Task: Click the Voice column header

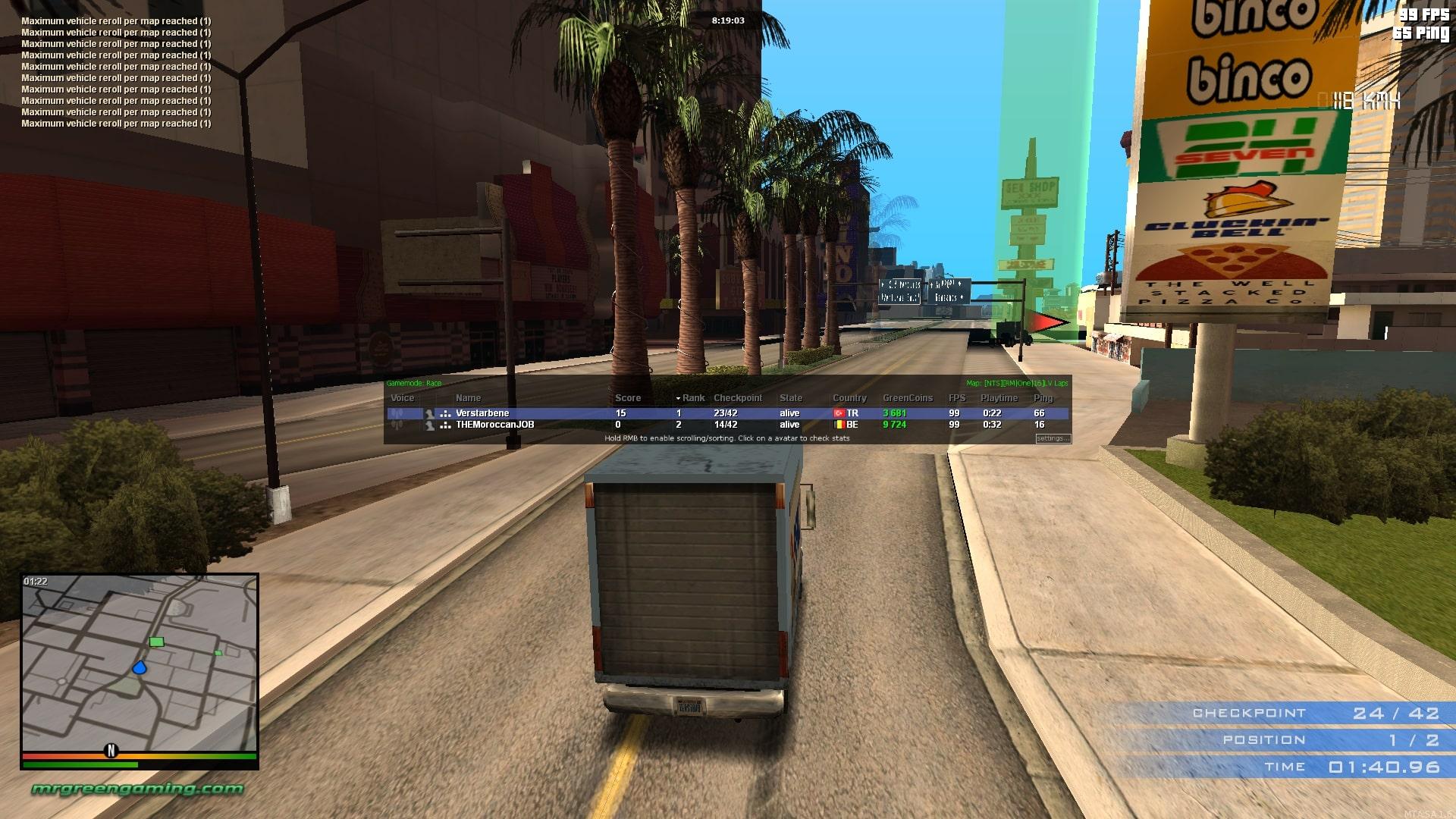Action: pos(402,398)
